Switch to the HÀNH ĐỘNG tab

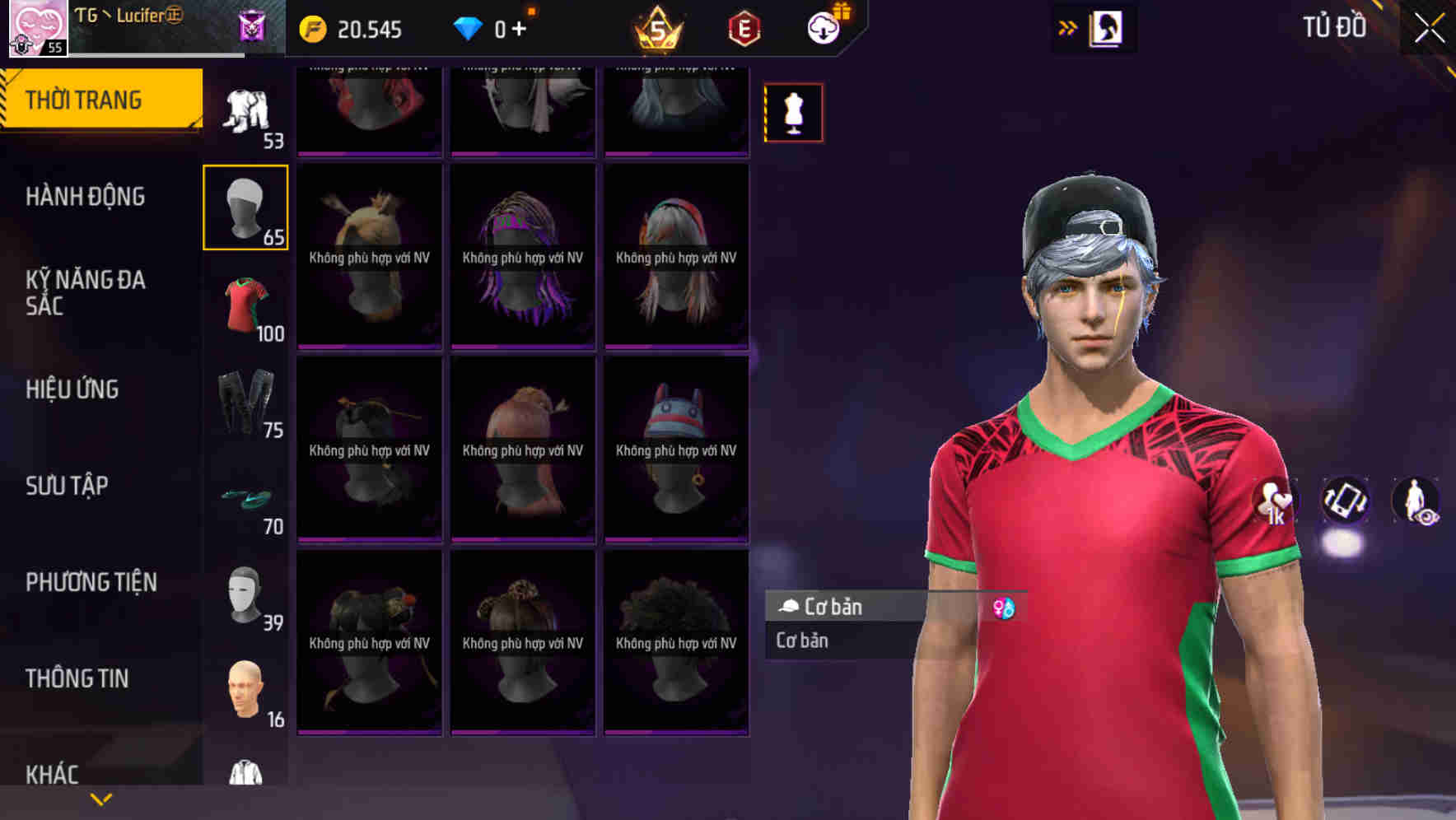86,197
